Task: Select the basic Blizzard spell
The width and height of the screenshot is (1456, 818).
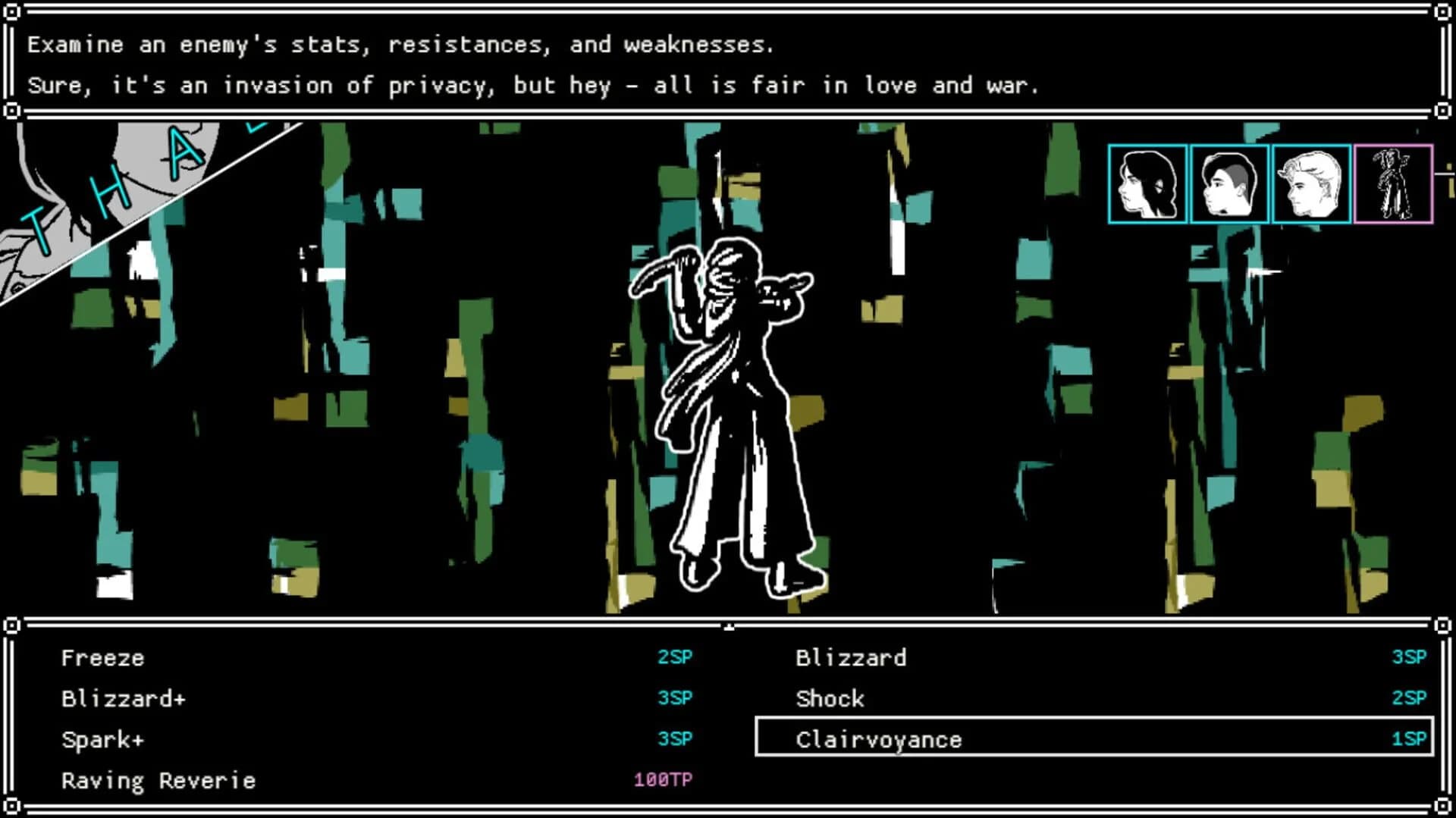Action: point(850,657)
